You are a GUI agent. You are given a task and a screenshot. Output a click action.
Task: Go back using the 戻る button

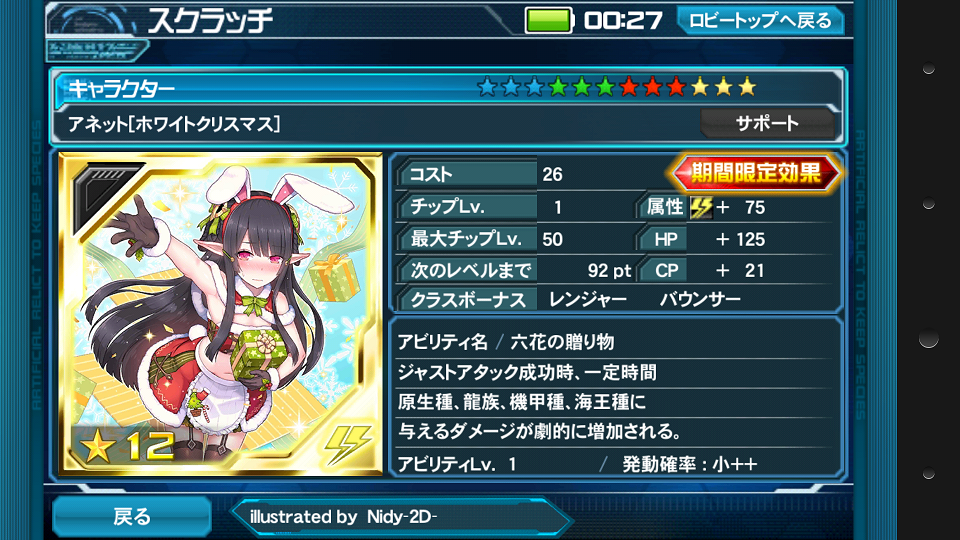pos(131,516)
